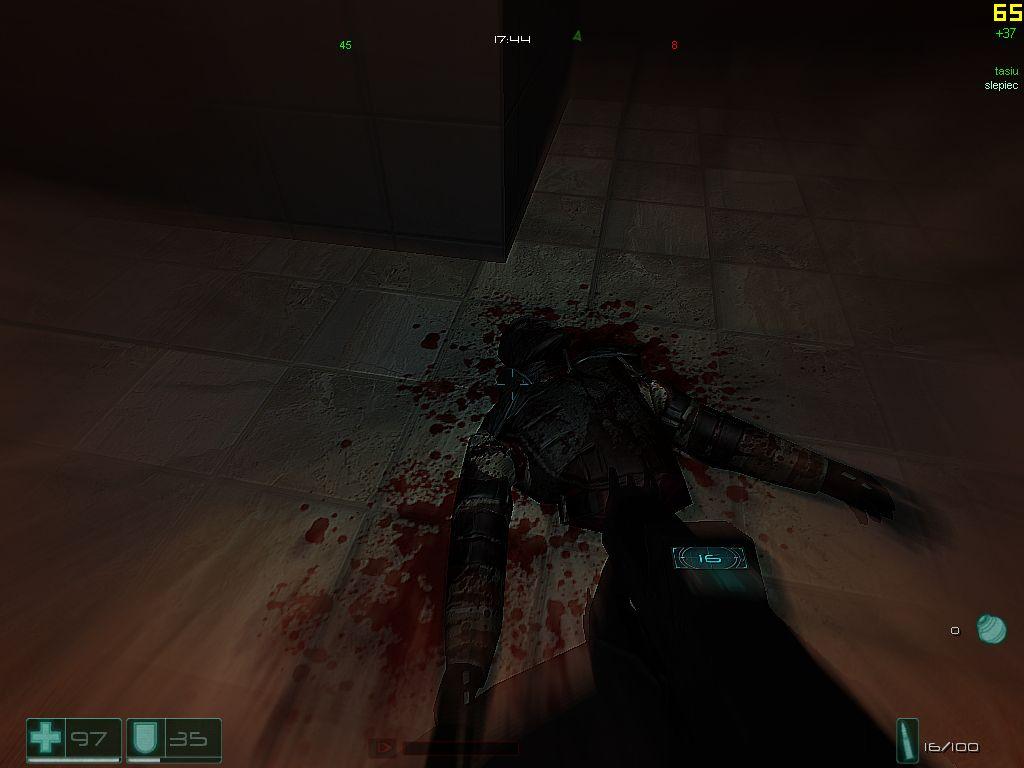Click the health cross icon
The height and width of the screenshot is (768, 1024).
45,740
